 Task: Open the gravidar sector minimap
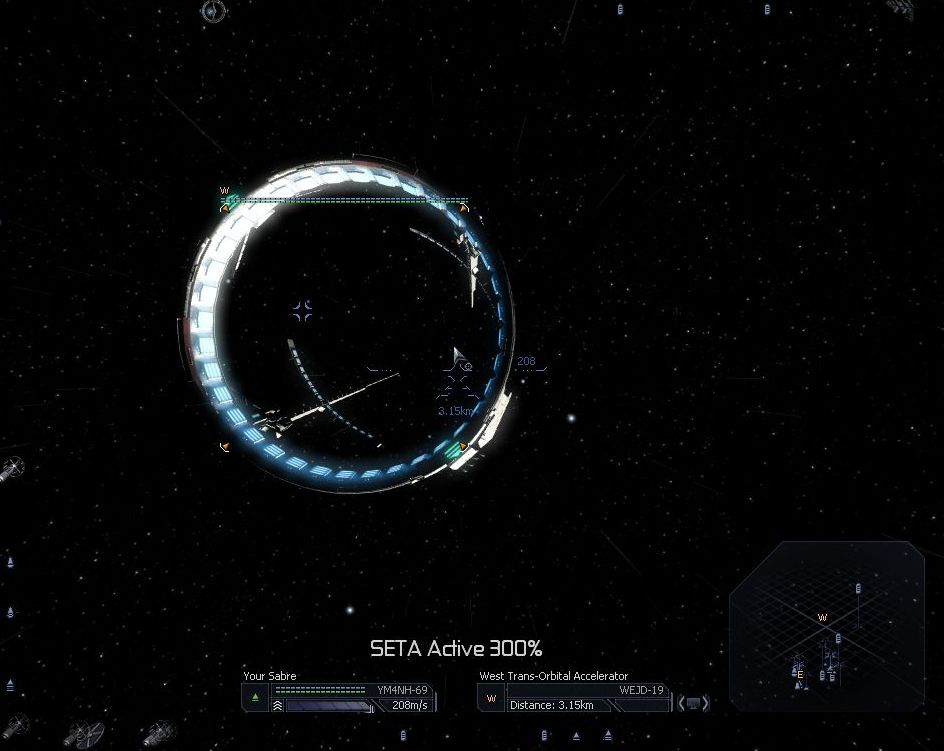click(x=826, y=625)
